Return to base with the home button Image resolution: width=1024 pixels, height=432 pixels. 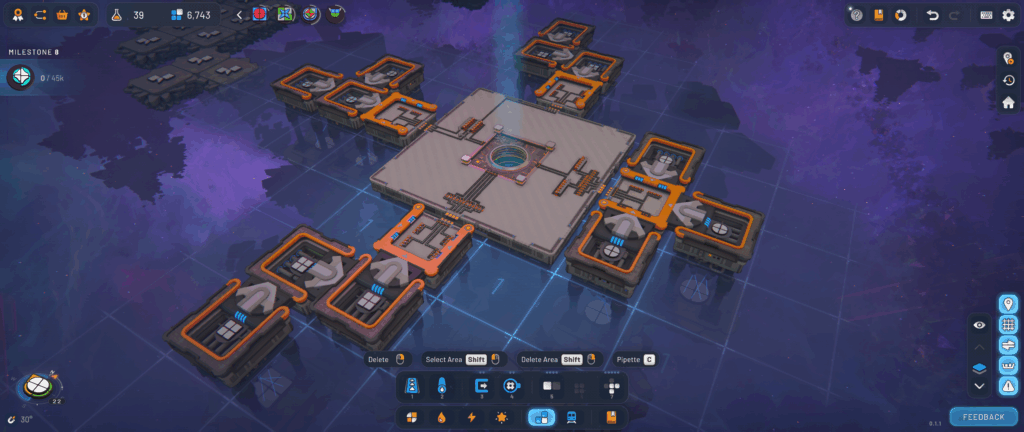pyautogui.click(x=1008, y=102)
